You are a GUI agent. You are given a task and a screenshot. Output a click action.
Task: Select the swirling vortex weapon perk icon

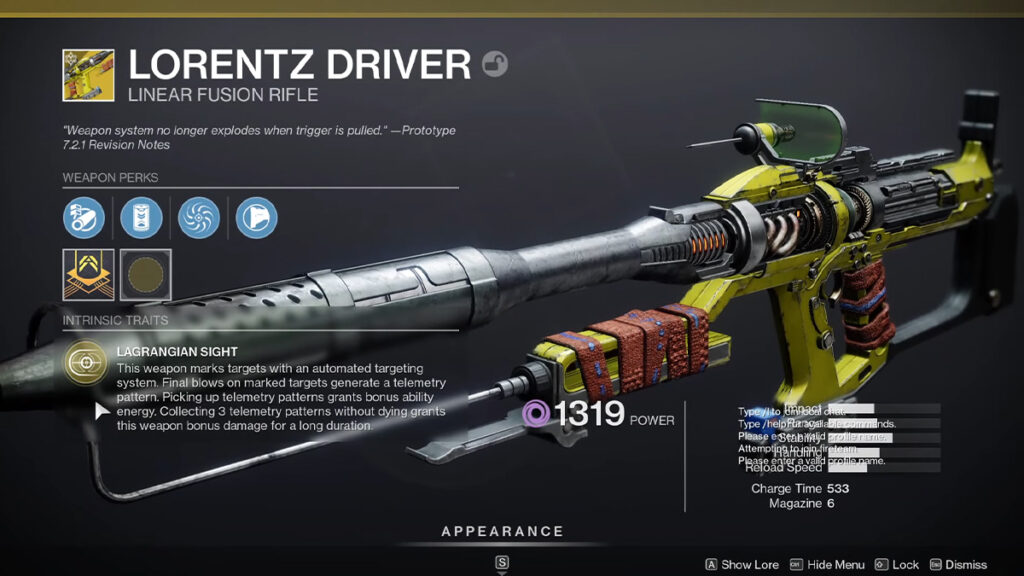(198, 217)
